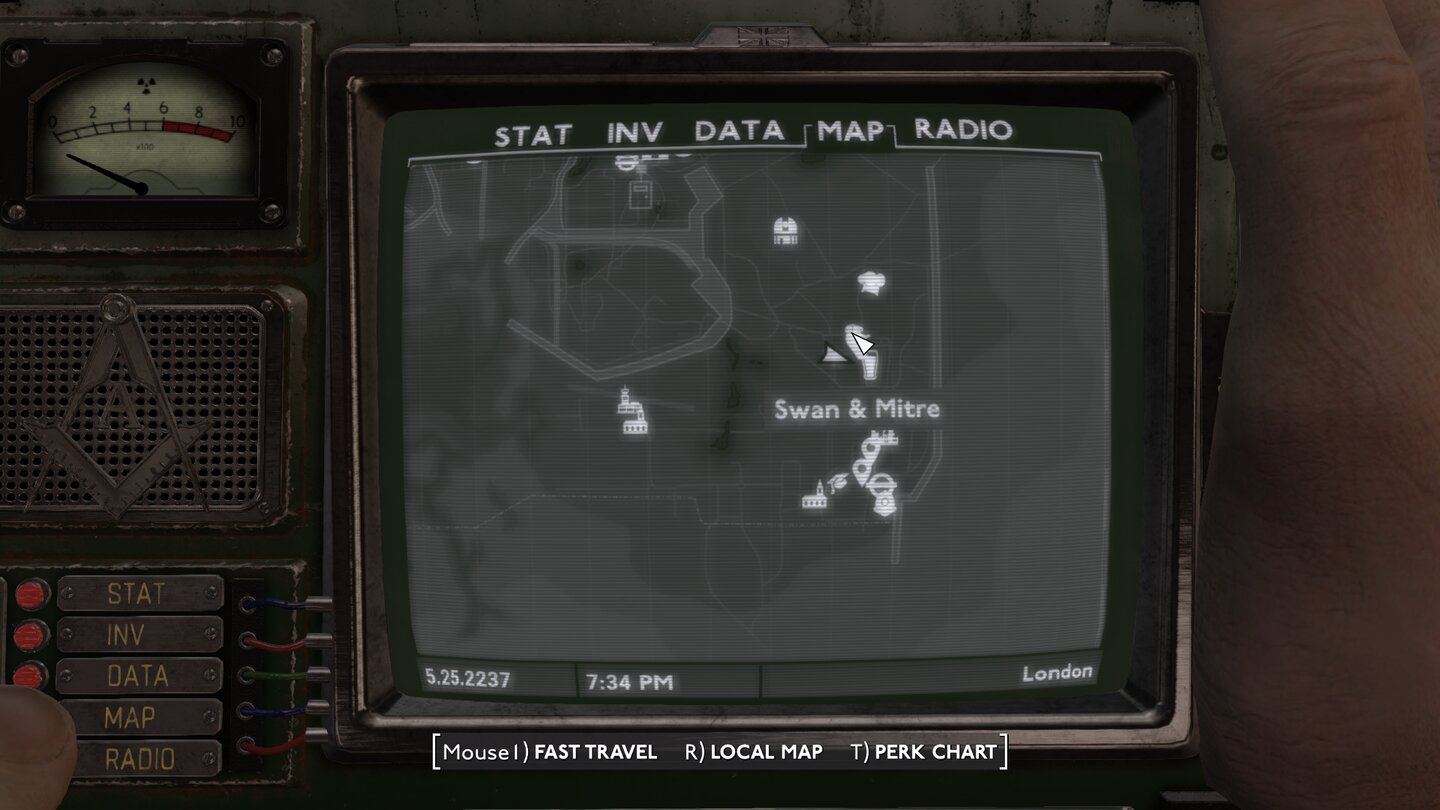Click the domed market map marker above Swan & Mitre
The height and width of the screenshot is (810, 1440).
point(785,230)
